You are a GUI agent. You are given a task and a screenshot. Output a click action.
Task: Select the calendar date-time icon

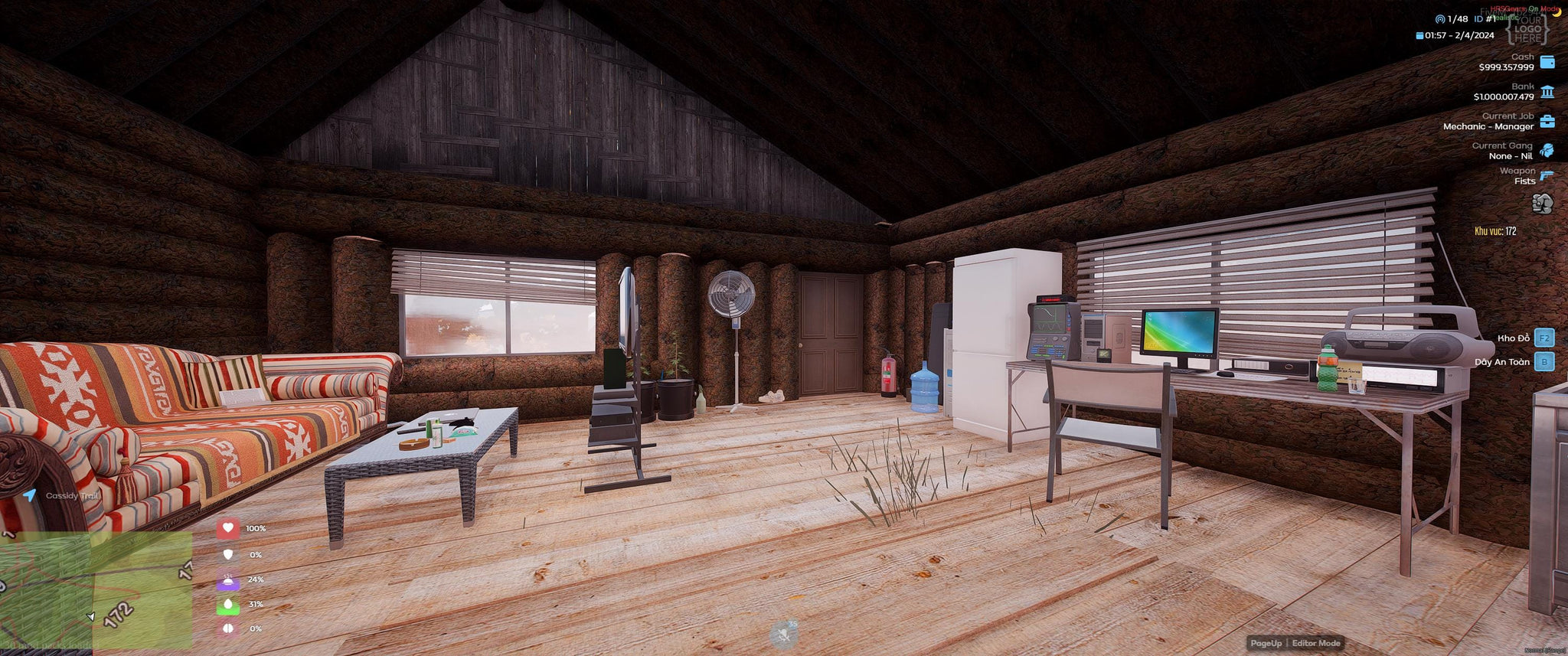(x=1419, y=35)
